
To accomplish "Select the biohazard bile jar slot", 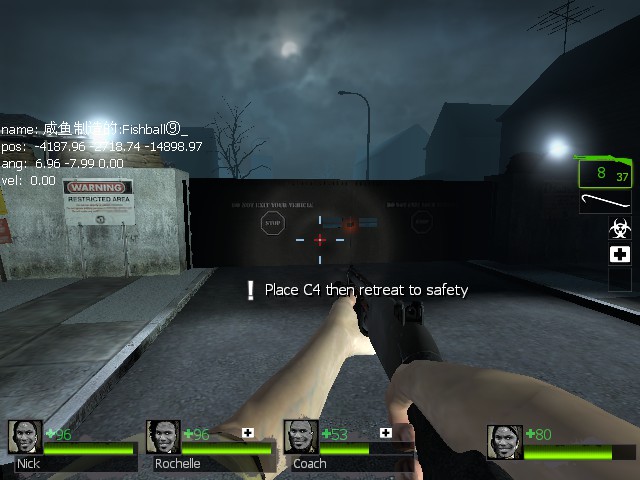I will (x=620, y=229).
